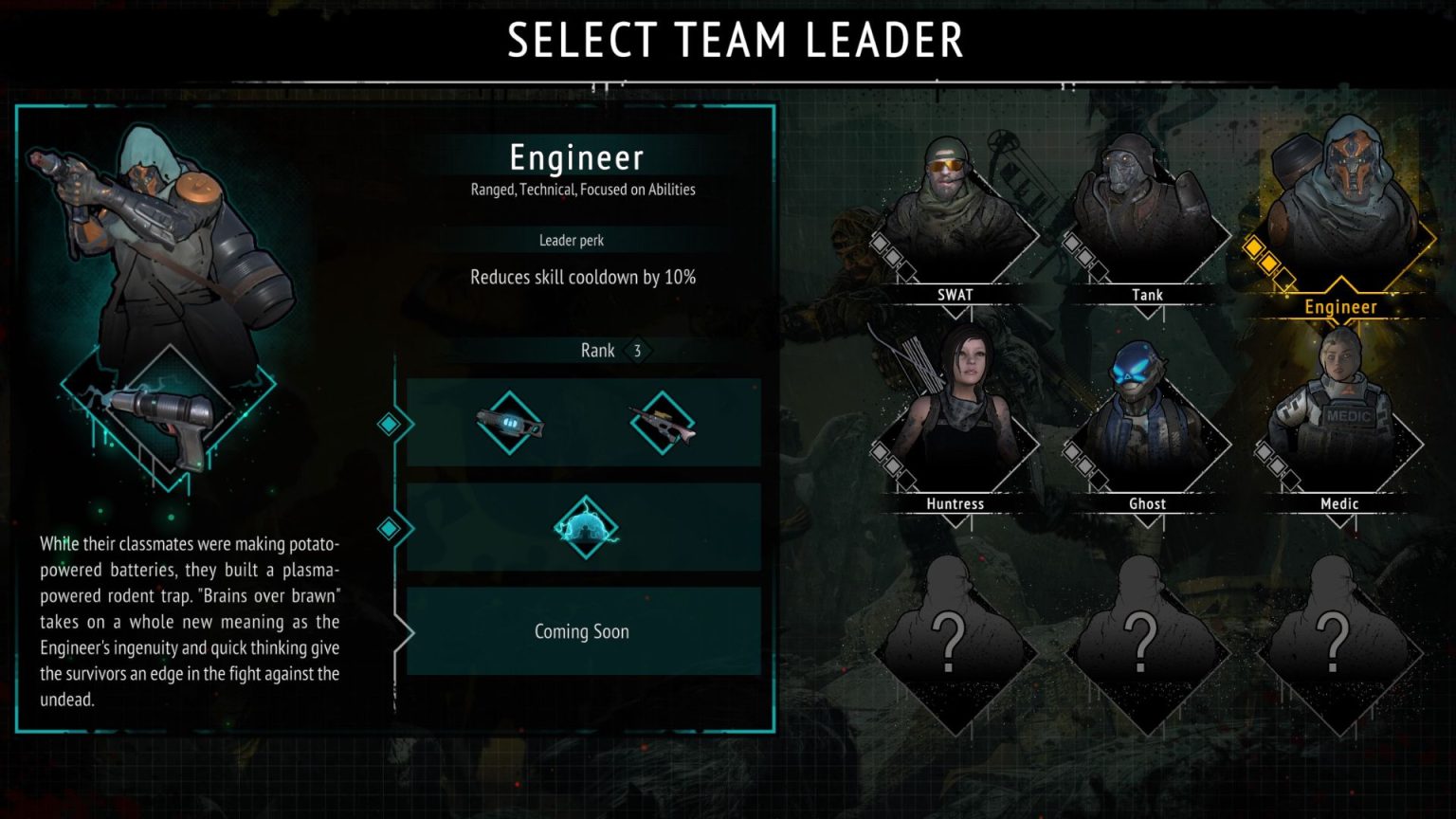Click the Engineer name tab above the description
The image size is (1456, 819).
pos(580,158)
